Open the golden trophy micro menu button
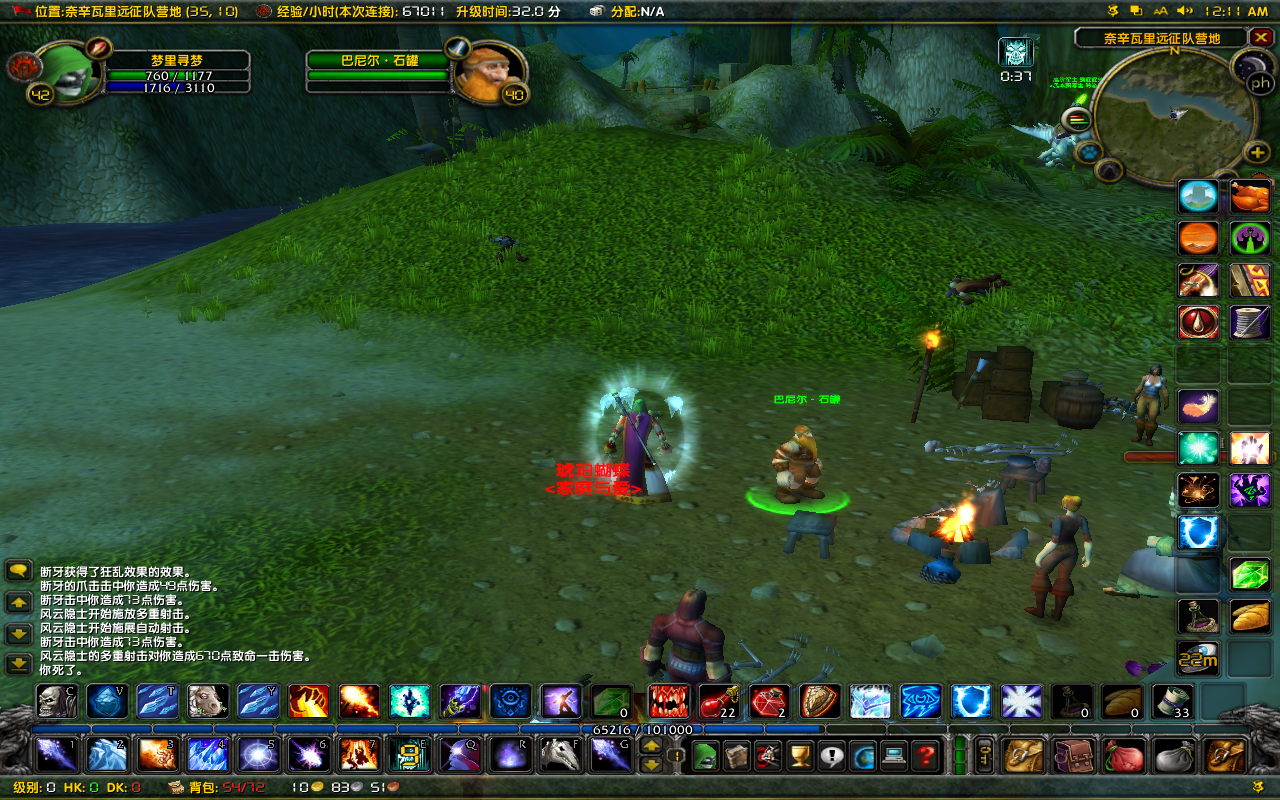 [797, 755]
